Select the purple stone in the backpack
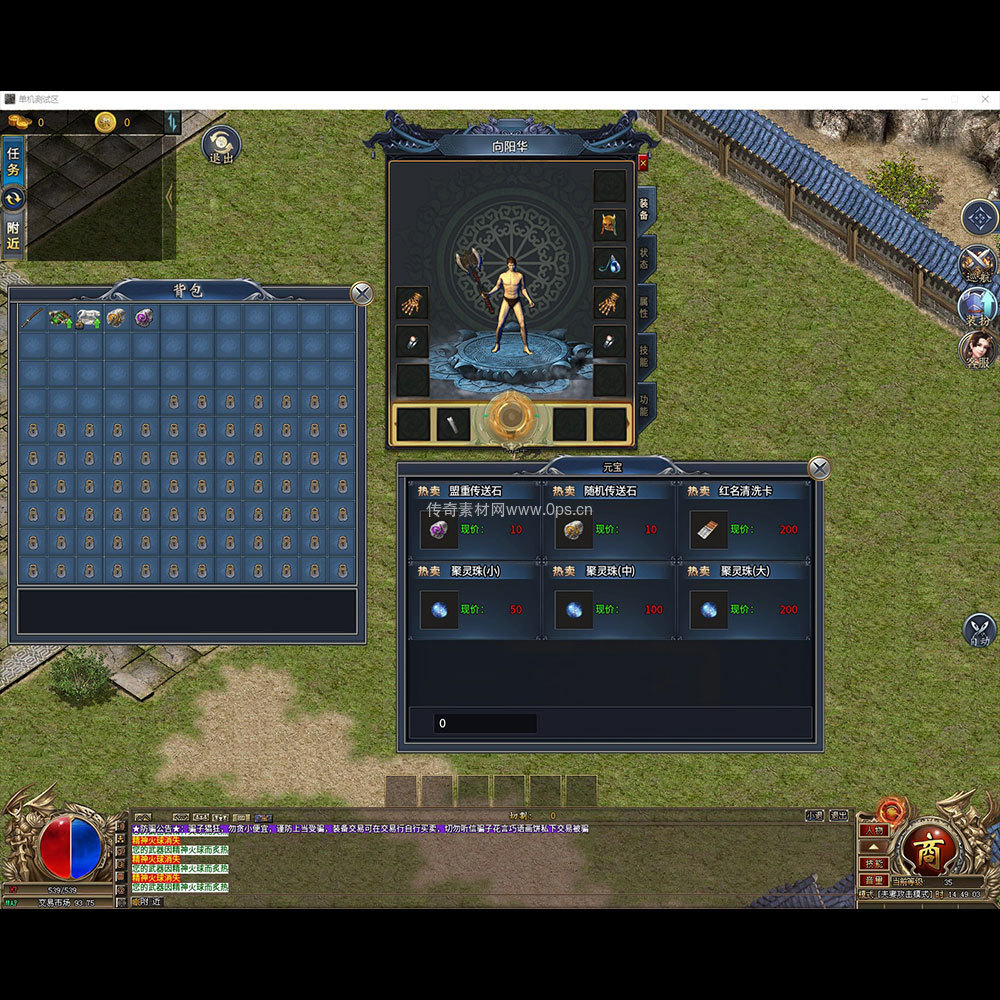Image resolution: width=1000 pixels, height=1000 pixels. click(x=144, y=318)
